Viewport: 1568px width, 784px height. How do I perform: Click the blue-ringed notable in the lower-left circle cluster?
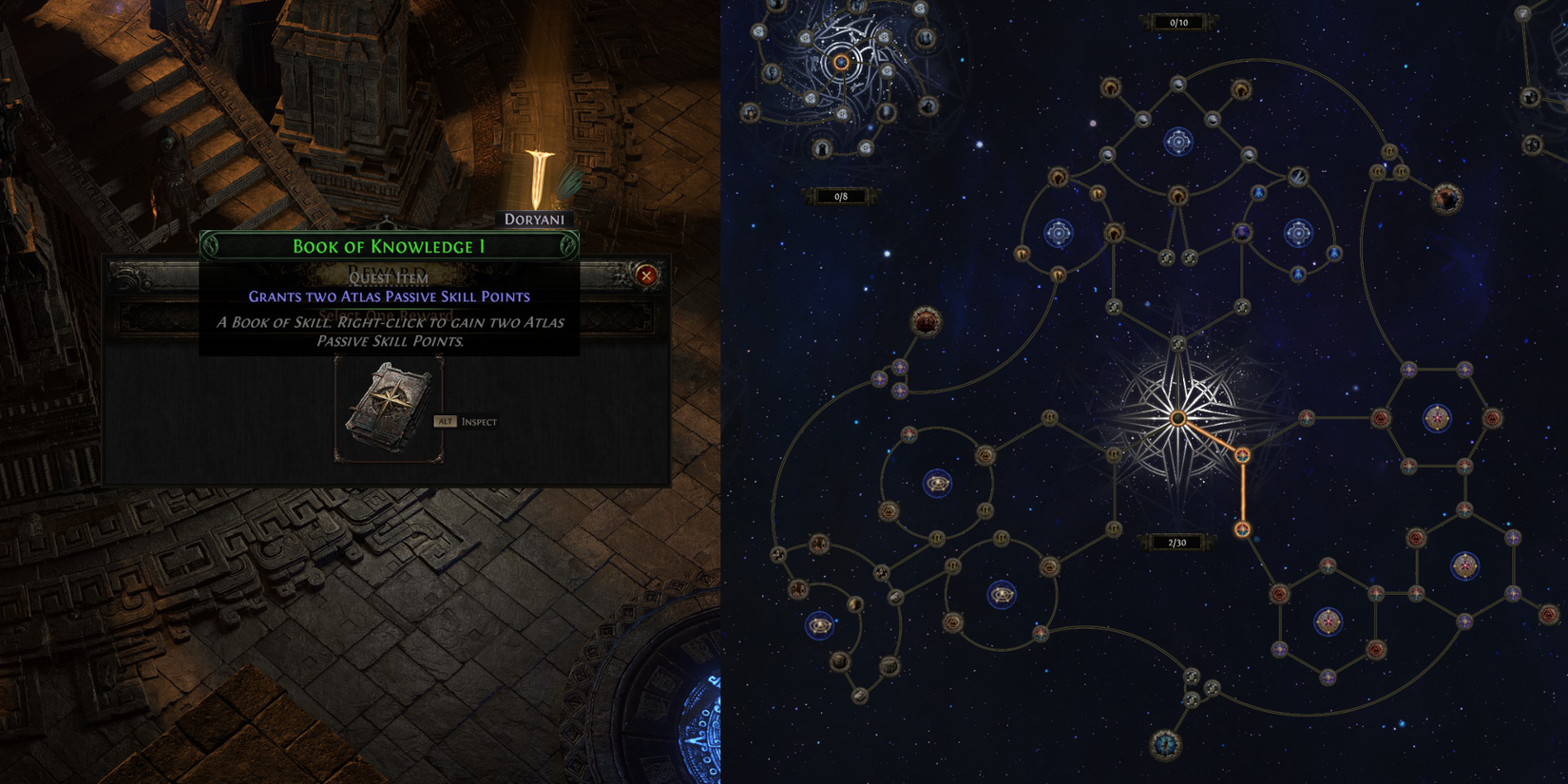820,625
